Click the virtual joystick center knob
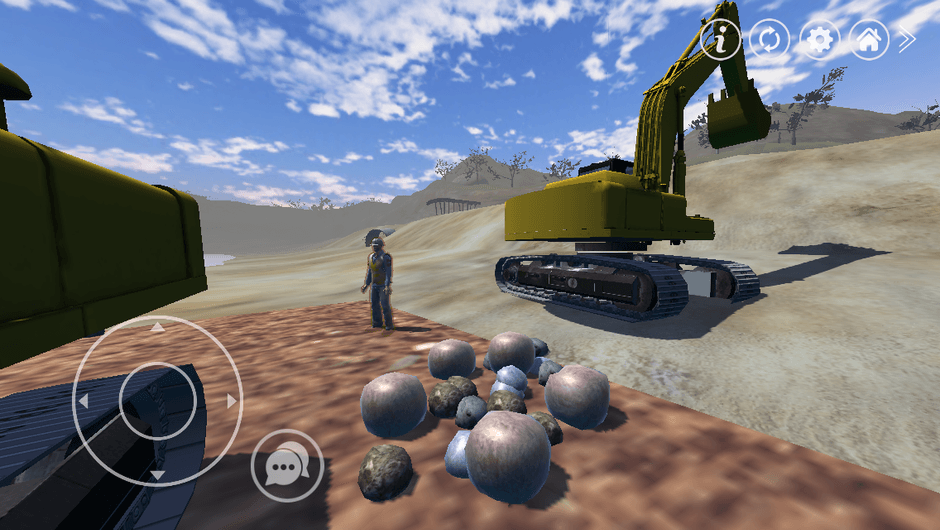This screenshot has height=530, width=940. coord(157,401)
